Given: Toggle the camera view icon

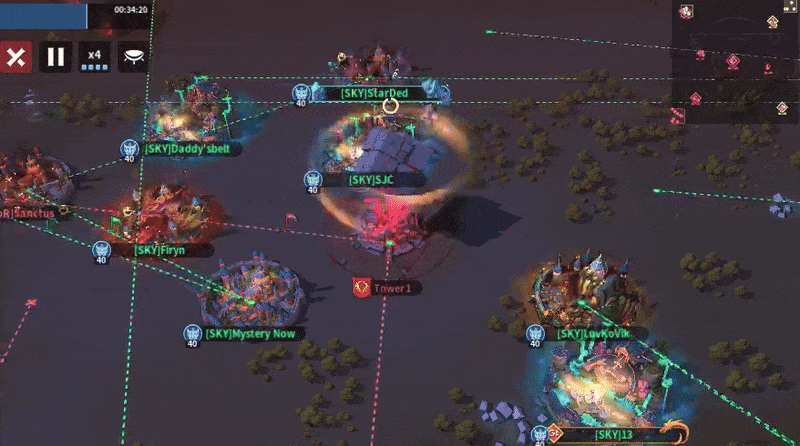Looking at the screenshot, I should [x=133, y=56].
